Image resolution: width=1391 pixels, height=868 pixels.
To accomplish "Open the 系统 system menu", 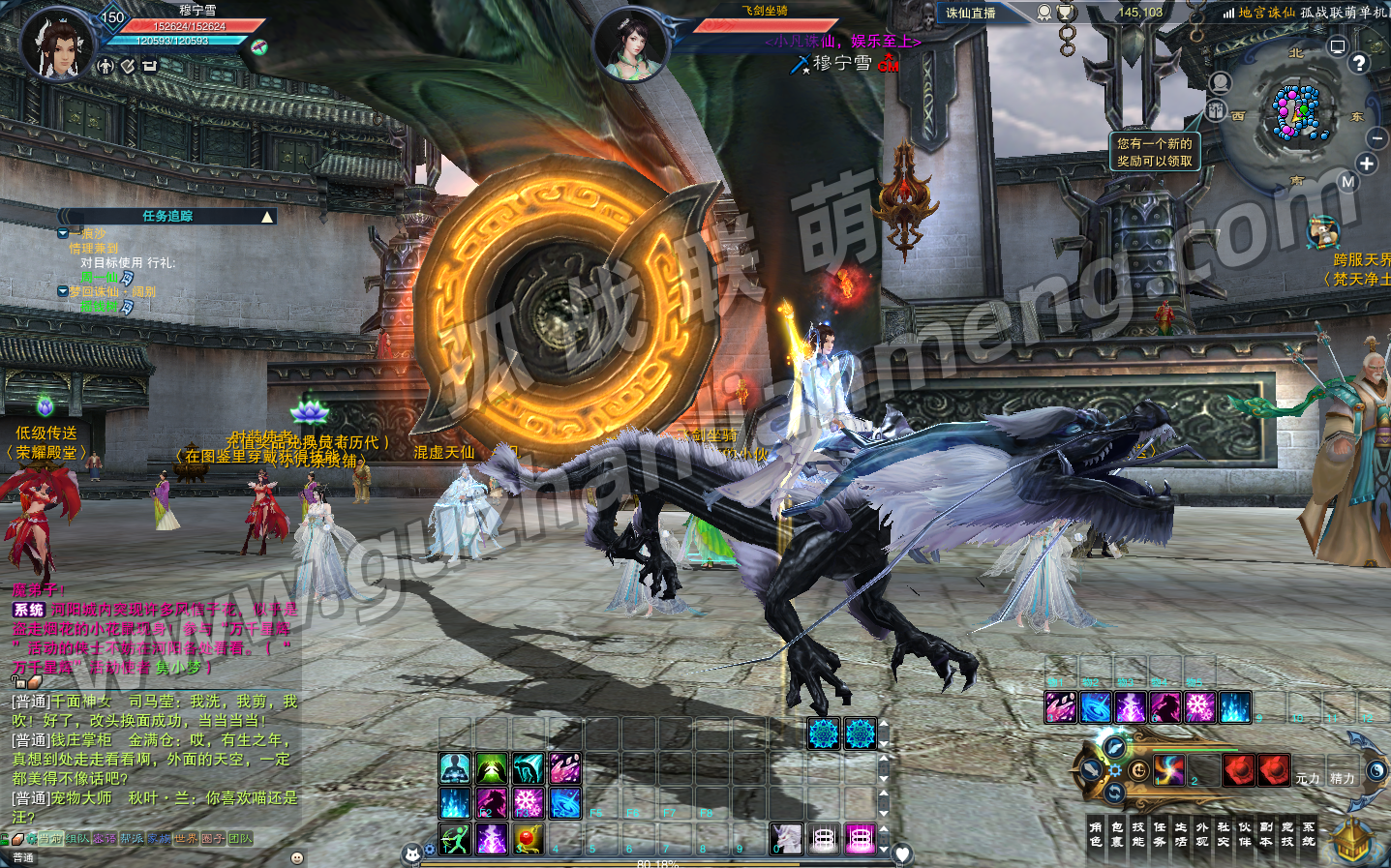I will [1309, 834].
